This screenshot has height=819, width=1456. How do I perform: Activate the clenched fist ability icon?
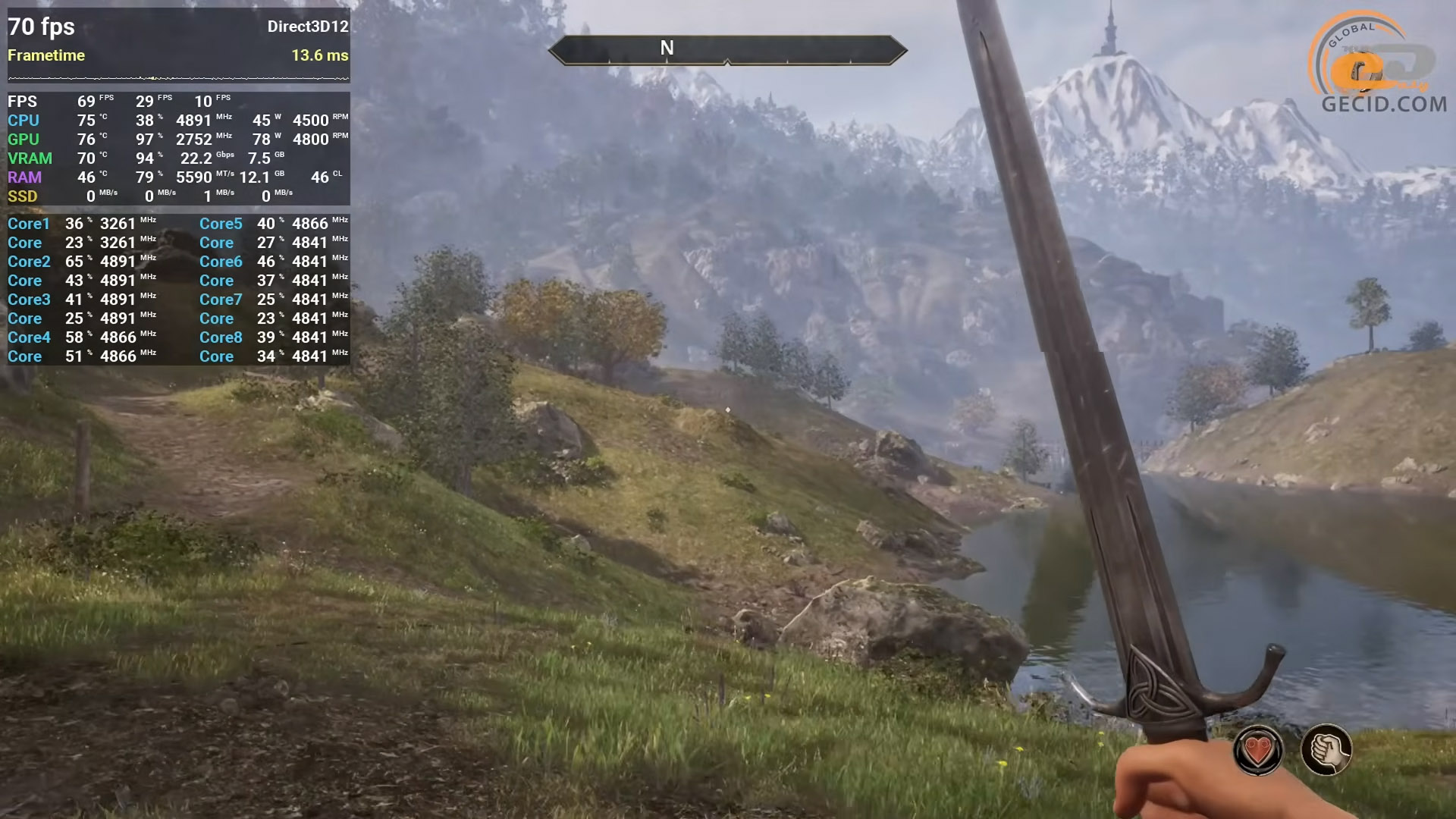coord(1326,750)
